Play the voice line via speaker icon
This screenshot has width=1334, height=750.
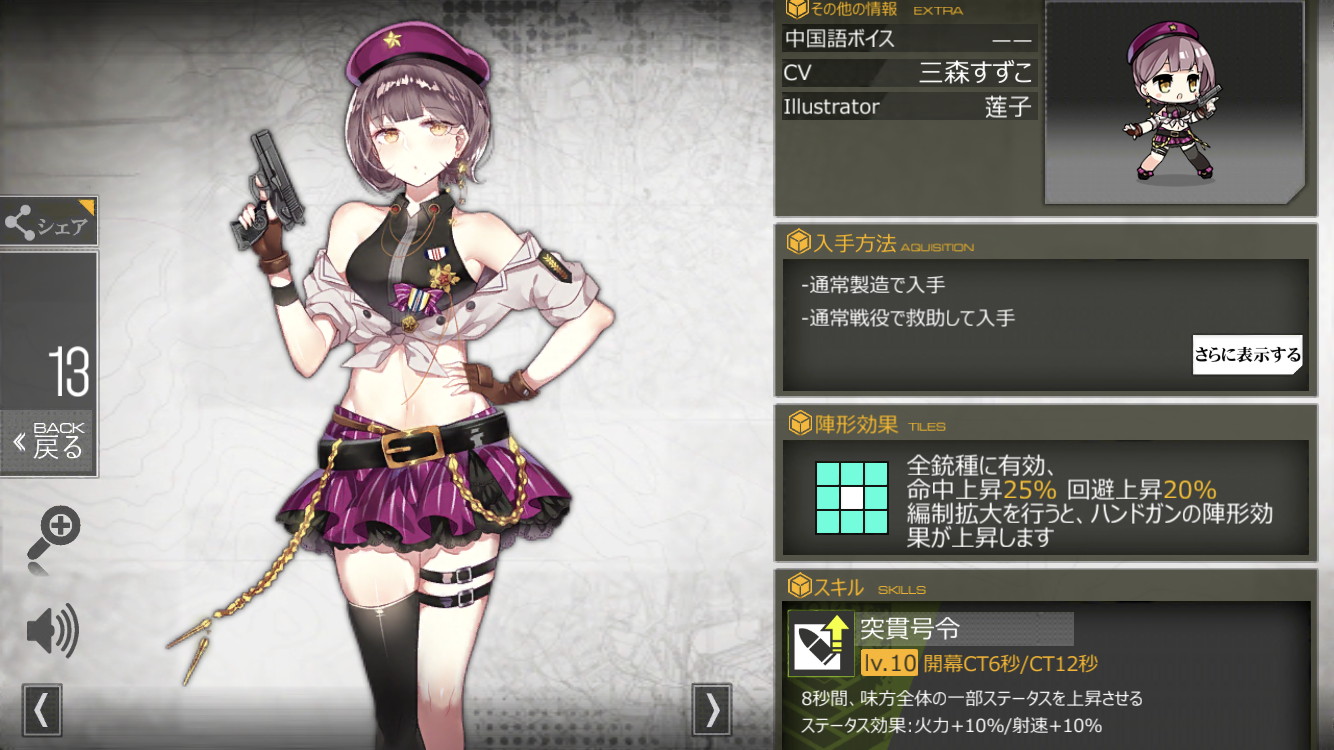point(52,631)
